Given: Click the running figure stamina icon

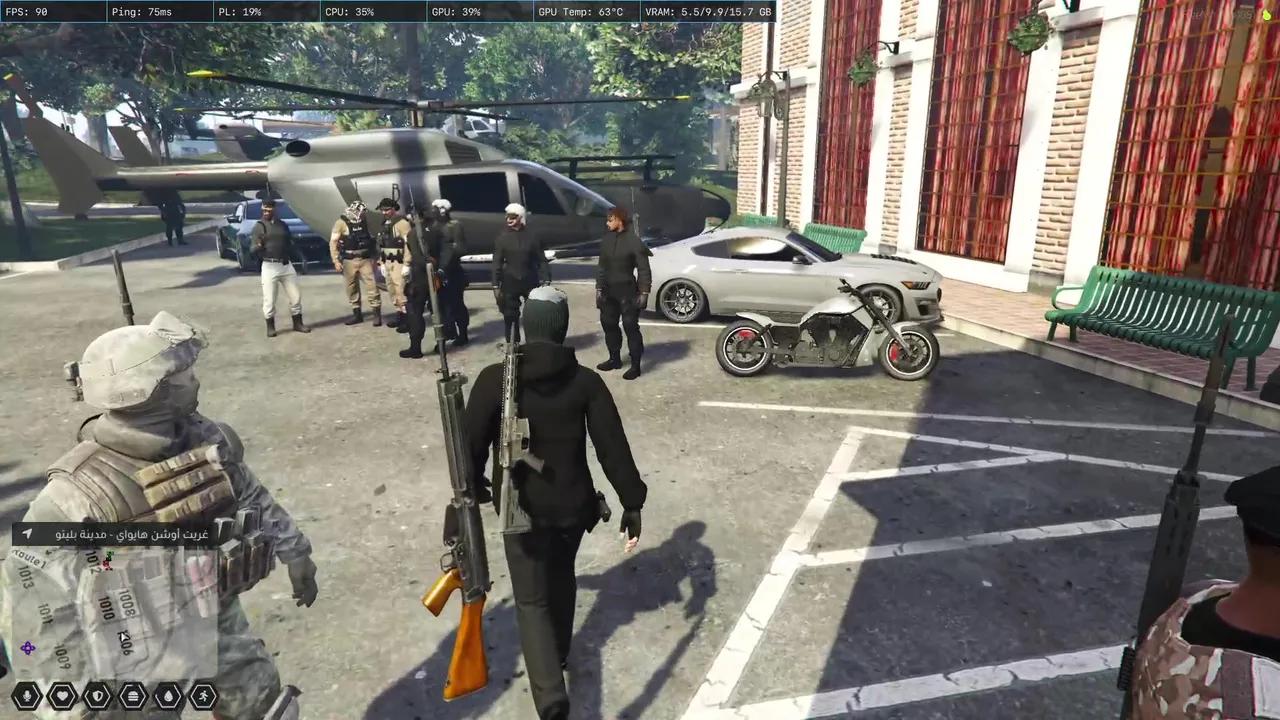Looking at the screenshot, I should (203, 695).
